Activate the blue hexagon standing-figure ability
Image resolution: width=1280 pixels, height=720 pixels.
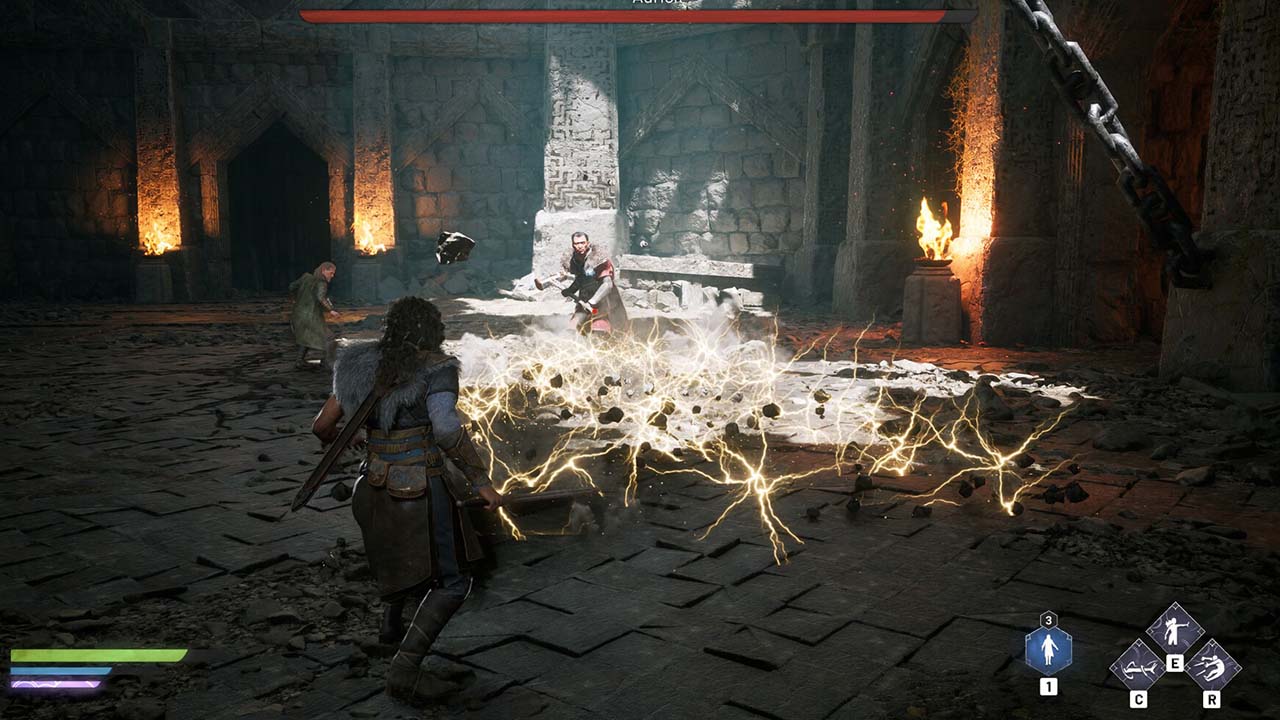pyautogui.click(x=1048, y=650)
